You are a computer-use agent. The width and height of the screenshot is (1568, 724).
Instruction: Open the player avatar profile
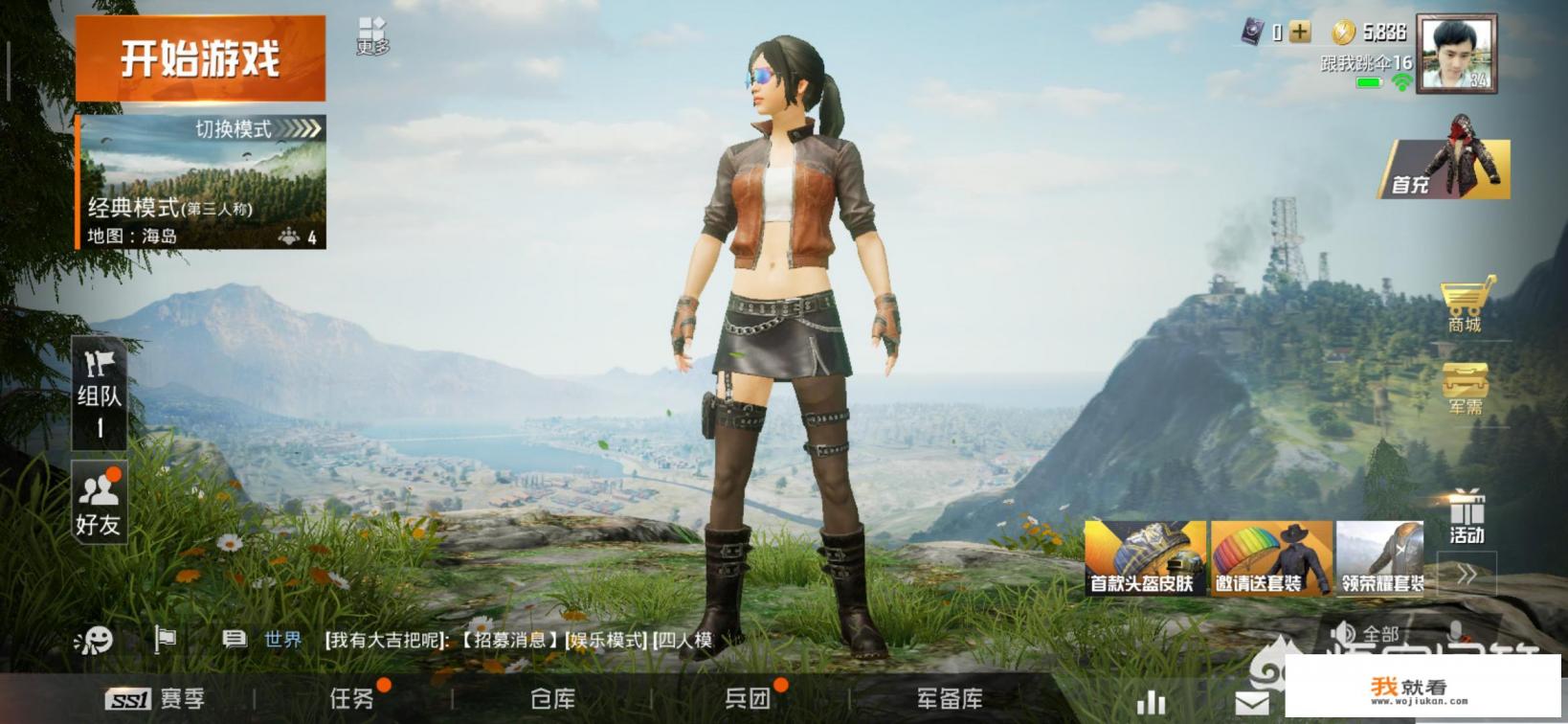pos(1456,54)
